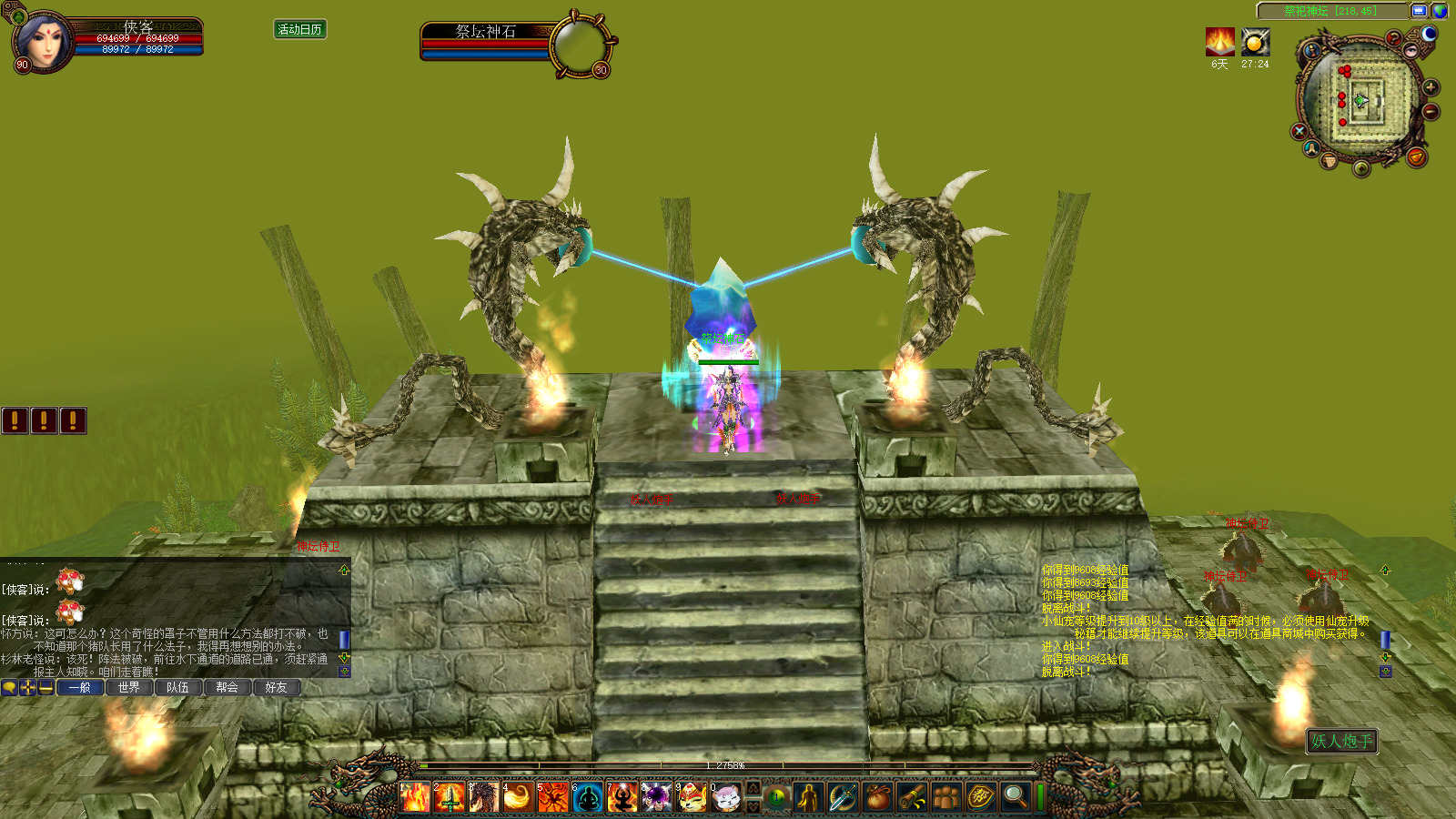Zoom out the minimap with minus button
1456x819 pixels.
pos(1431,112)
